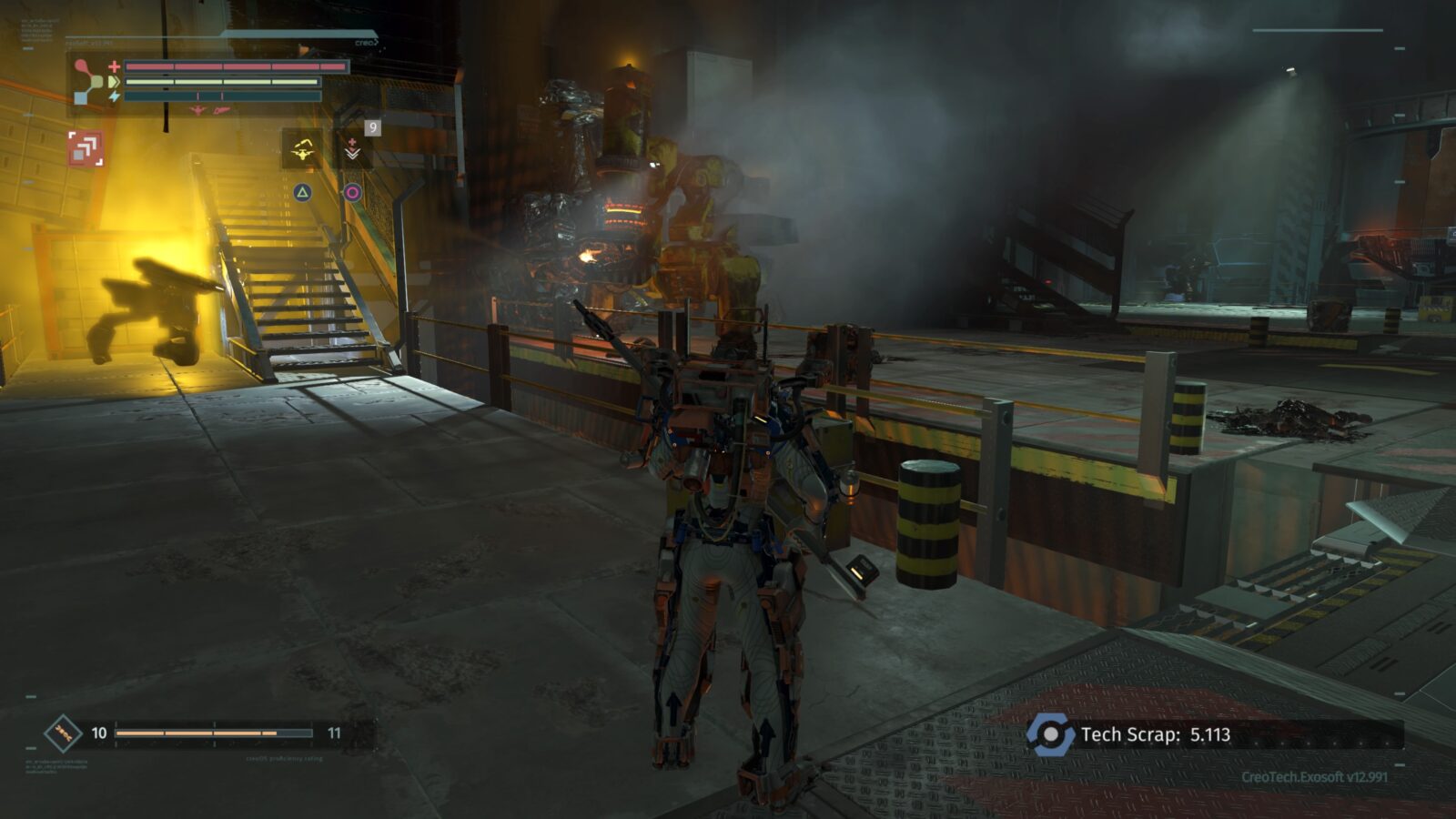Click the stamina chevron icon

[114, 81]
